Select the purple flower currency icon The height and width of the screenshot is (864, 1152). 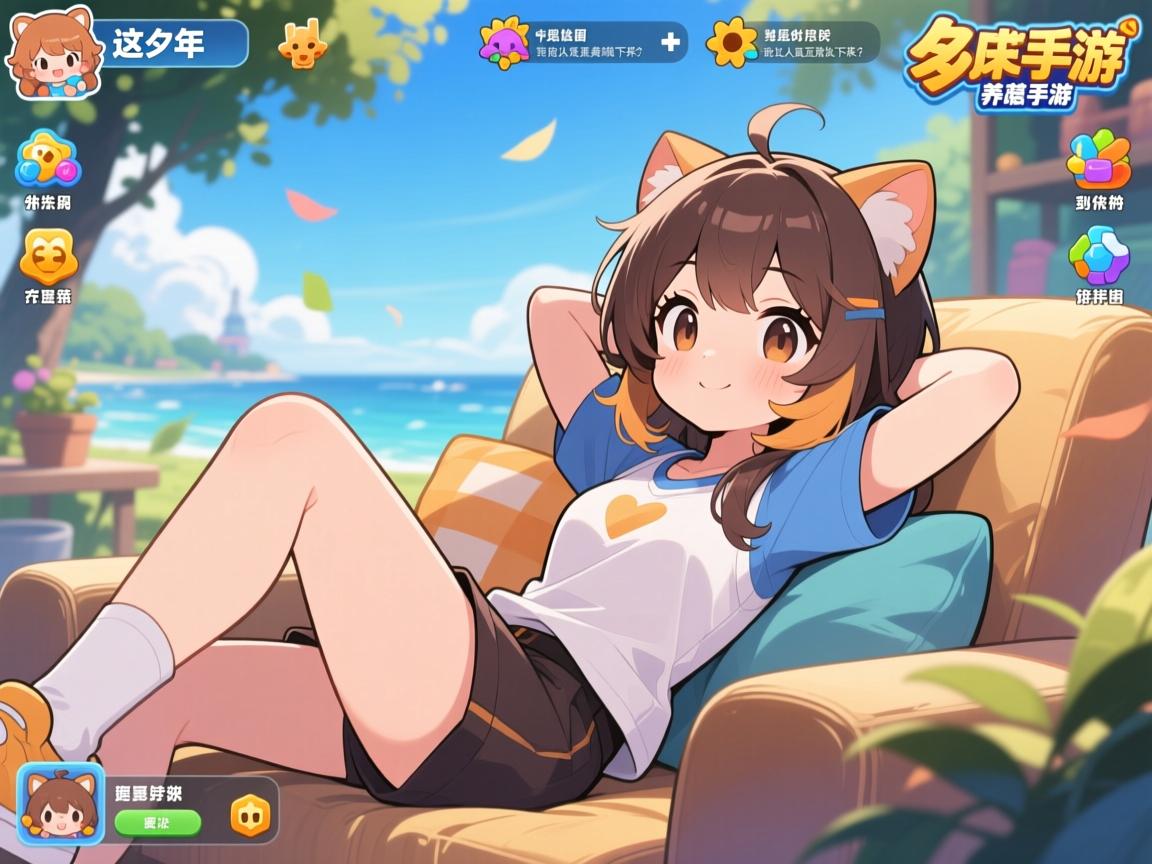tap(504, 43)
